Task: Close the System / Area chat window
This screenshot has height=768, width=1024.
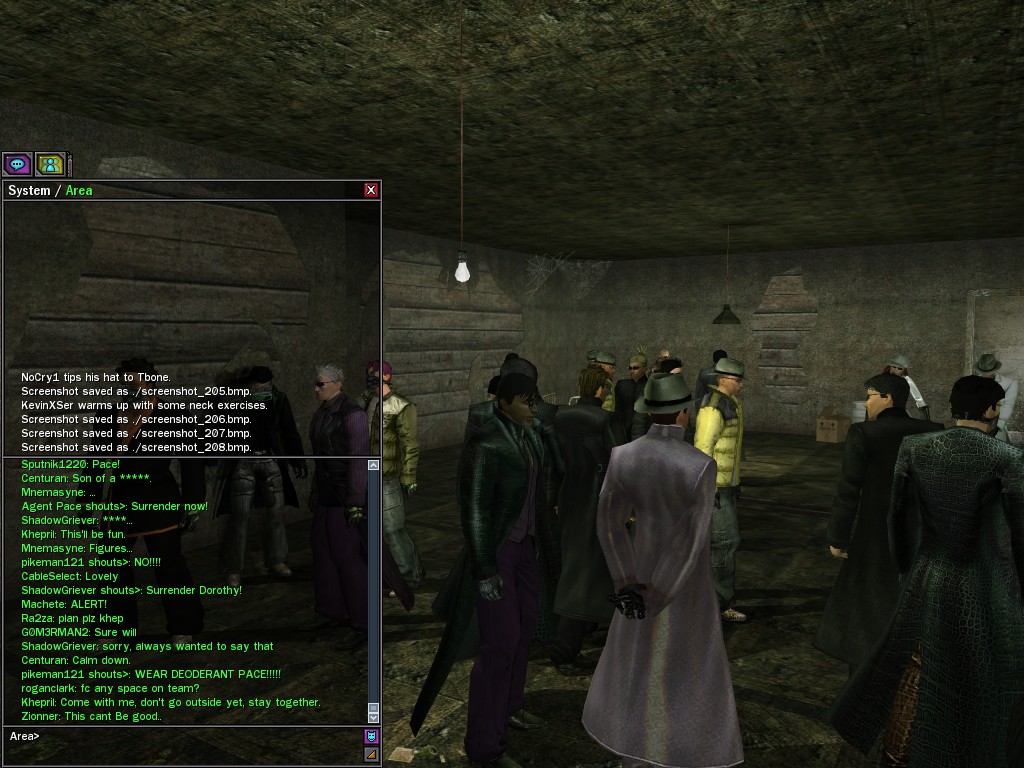Action: (x=371, y=190)
